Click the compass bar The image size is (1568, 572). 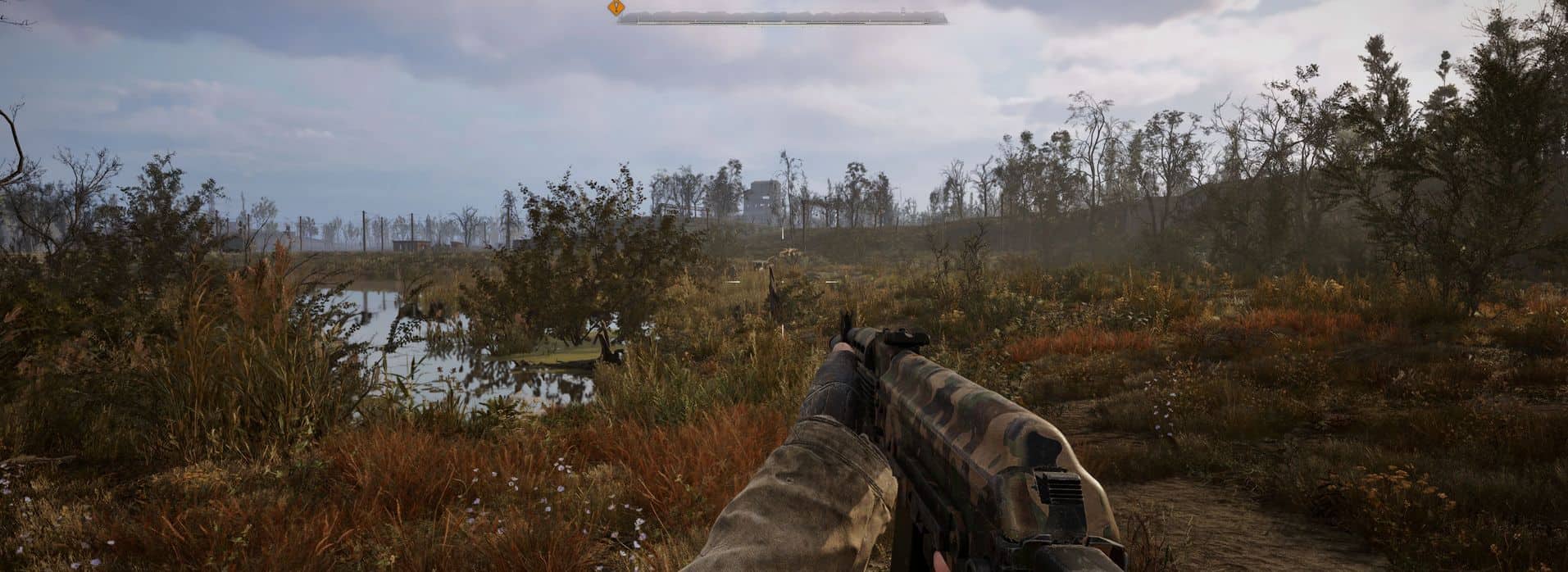click(783, 17)
